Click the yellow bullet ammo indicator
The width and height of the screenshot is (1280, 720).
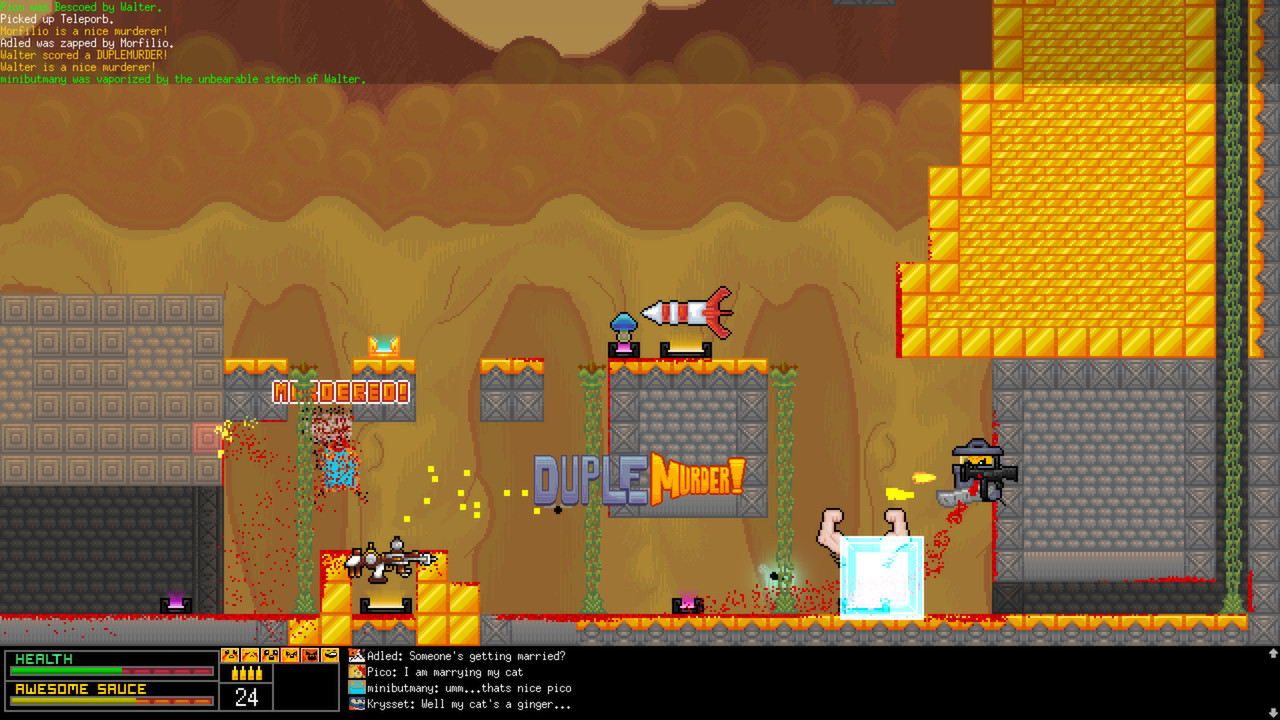coord(246,672)
